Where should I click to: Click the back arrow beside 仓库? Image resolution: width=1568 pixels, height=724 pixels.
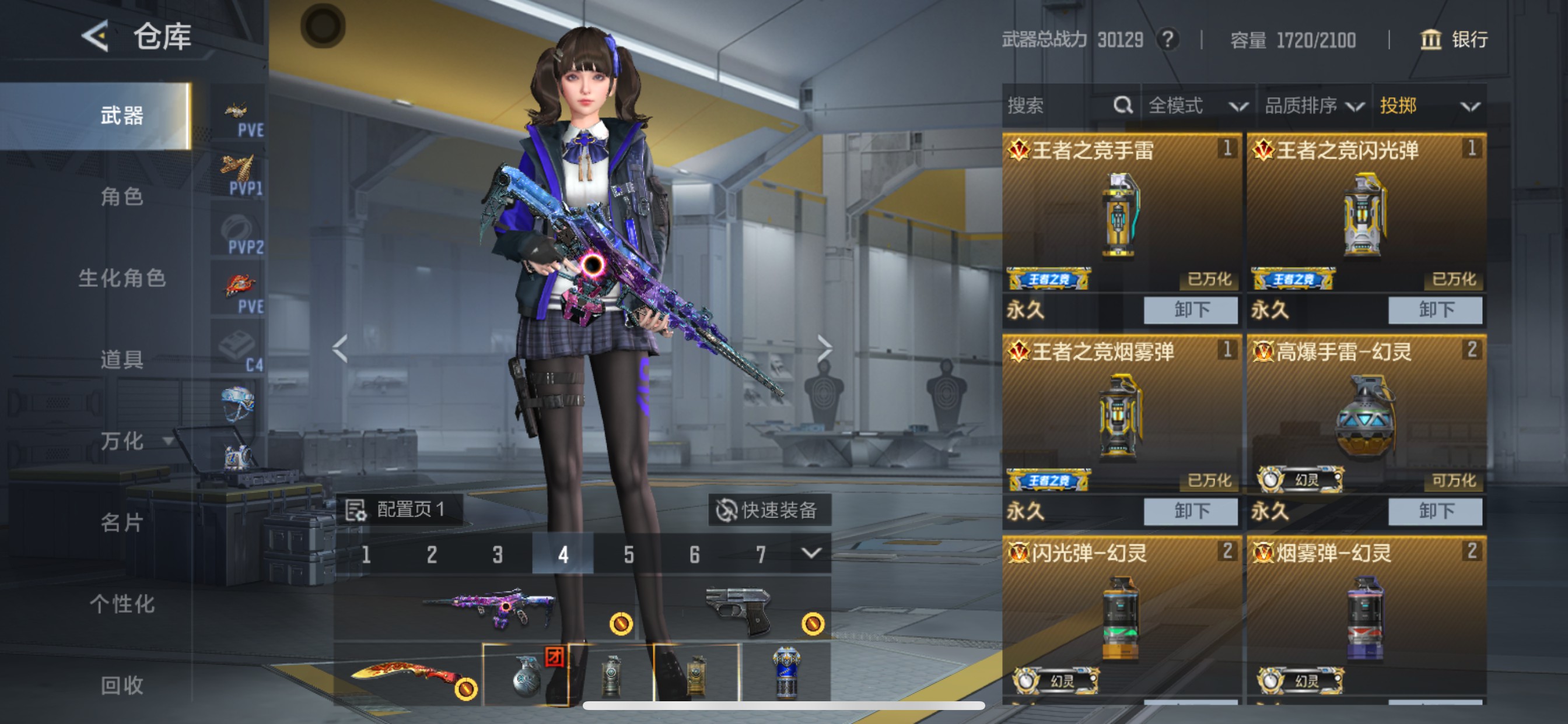(96, 37)
